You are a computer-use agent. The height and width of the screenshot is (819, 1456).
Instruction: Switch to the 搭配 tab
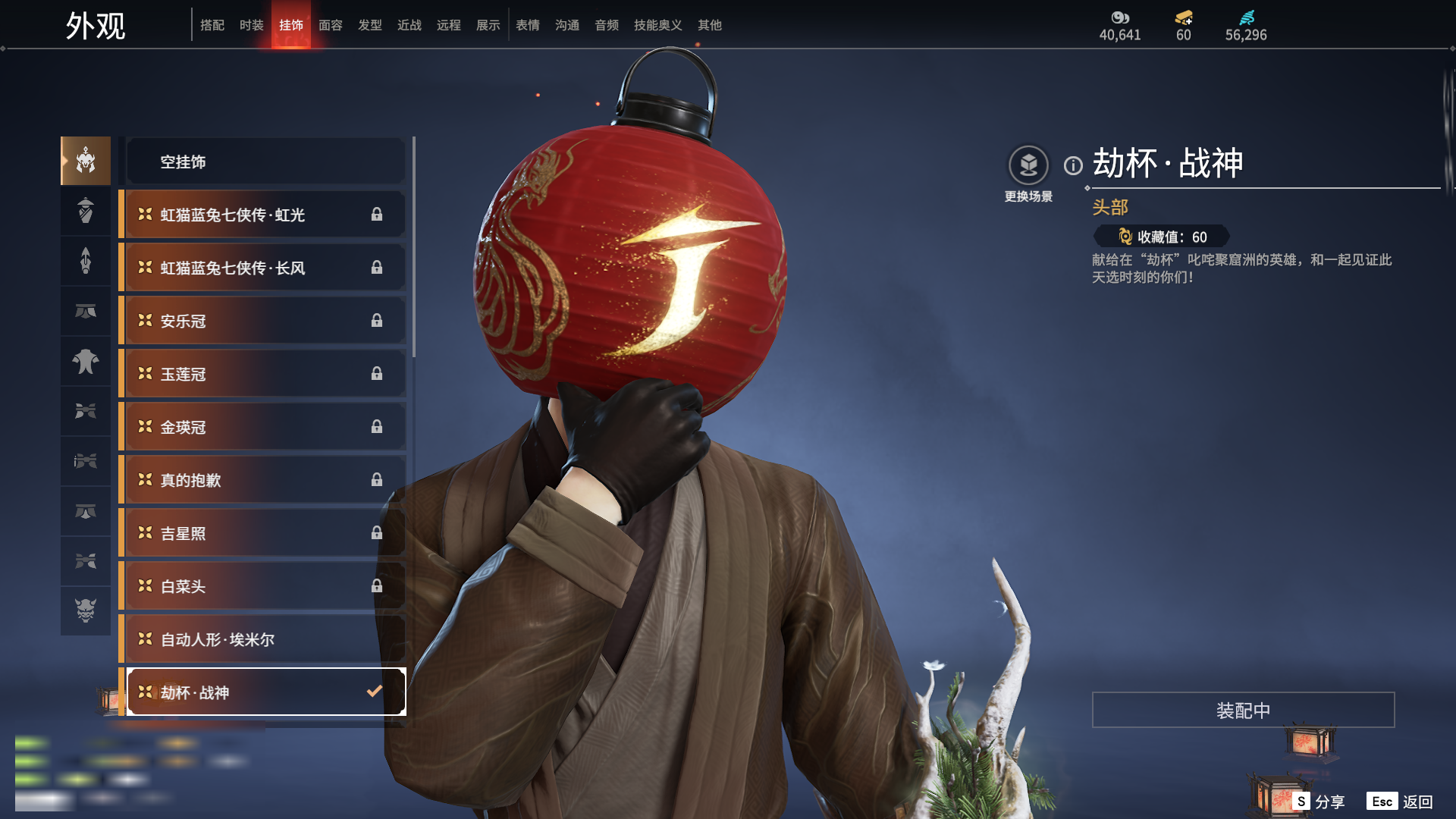(x=212, y=26)
